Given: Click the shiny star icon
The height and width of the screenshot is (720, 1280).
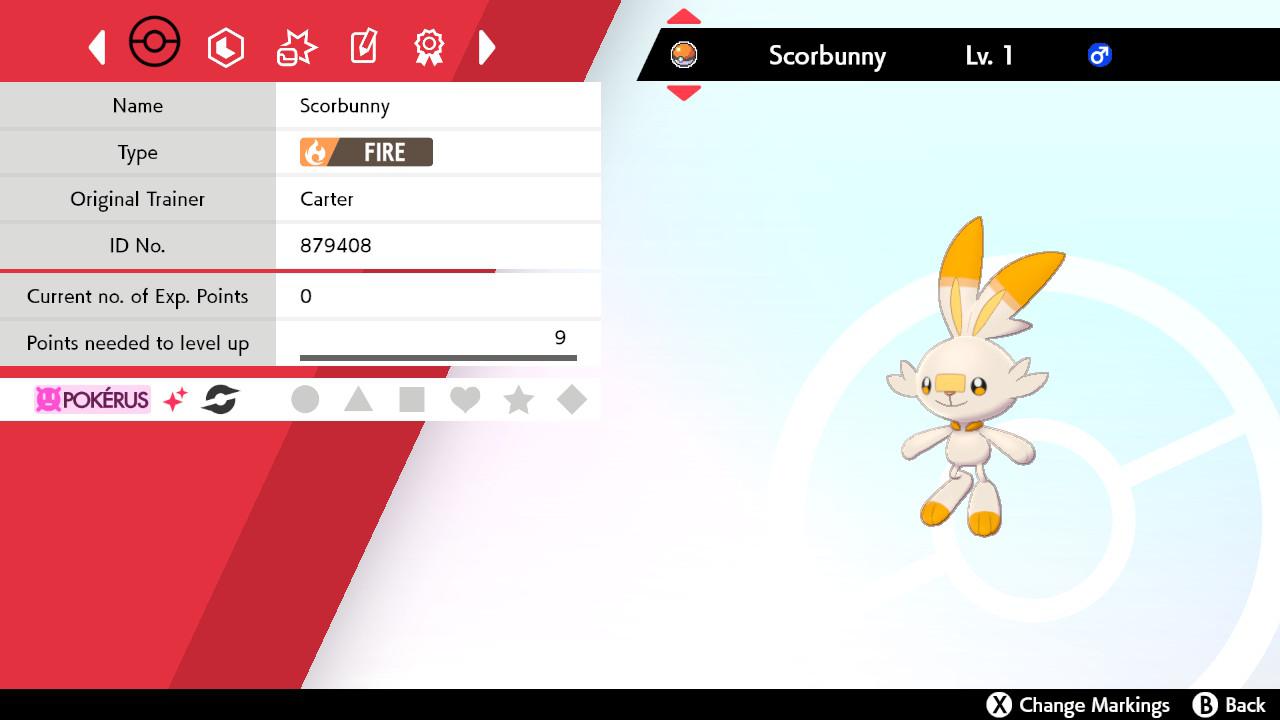Looking at the screenshot, I should pos(177,398).
